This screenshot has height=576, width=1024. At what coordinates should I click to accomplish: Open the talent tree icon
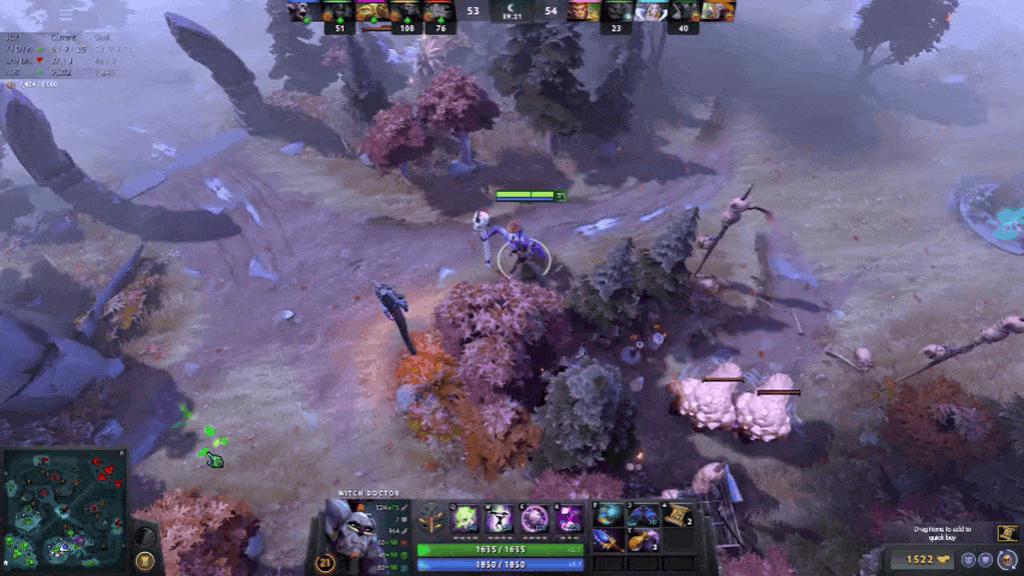(432, 518)
